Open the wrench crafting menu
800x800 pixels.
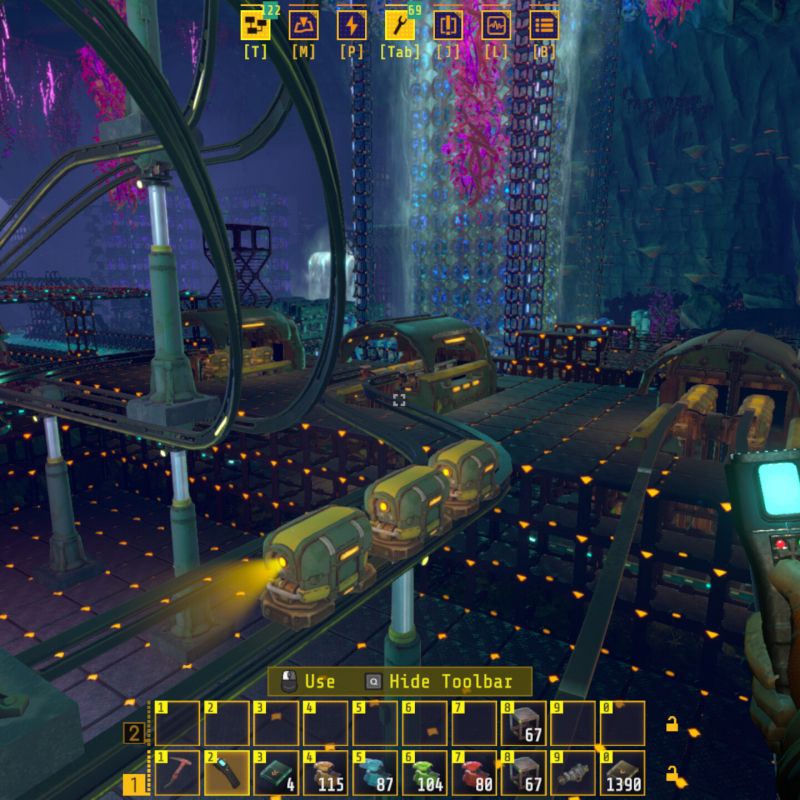(x=400, y=25)
